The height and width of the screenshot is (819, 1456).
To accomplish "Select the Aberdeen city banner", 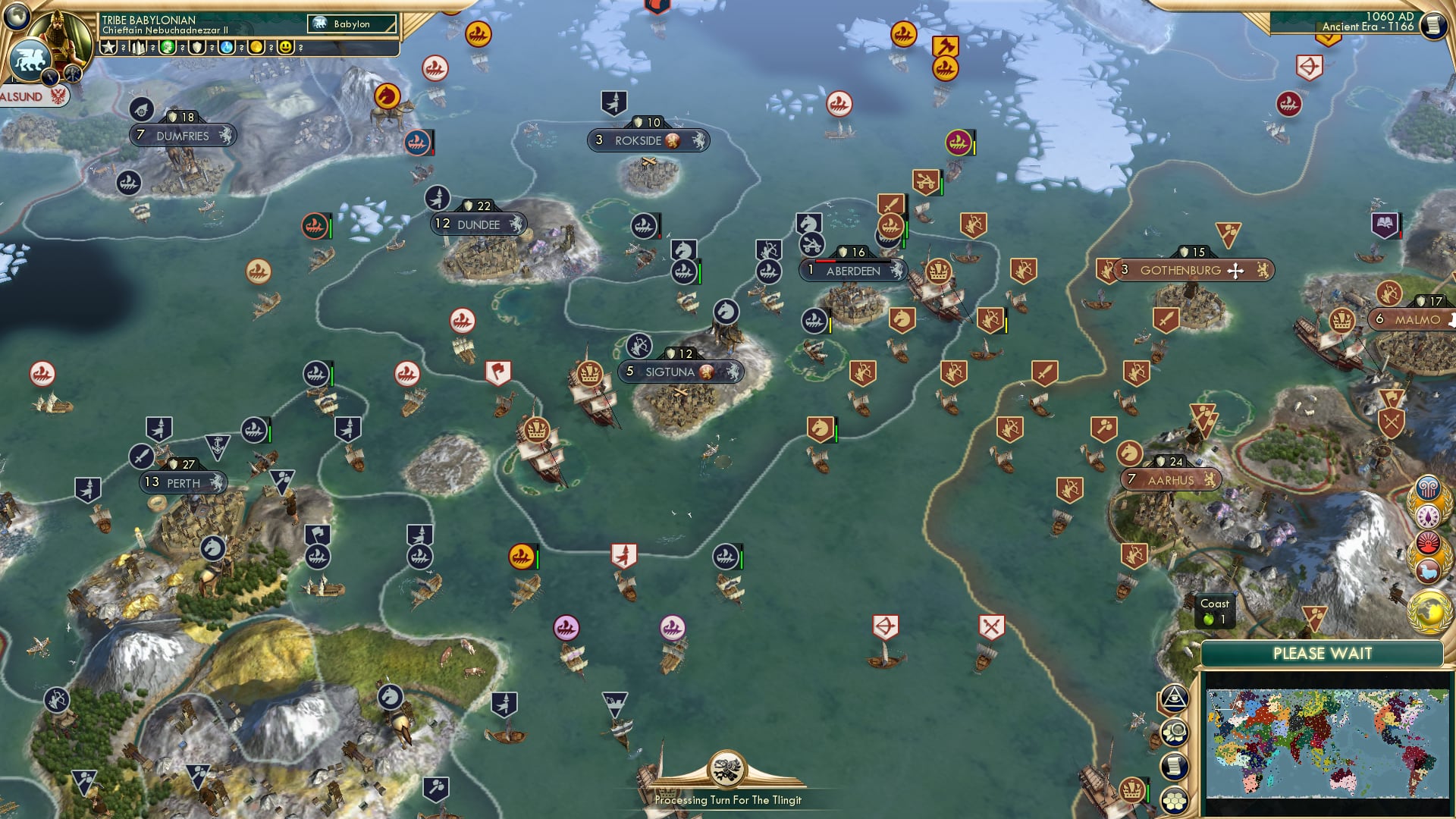I will pos(853,271).
